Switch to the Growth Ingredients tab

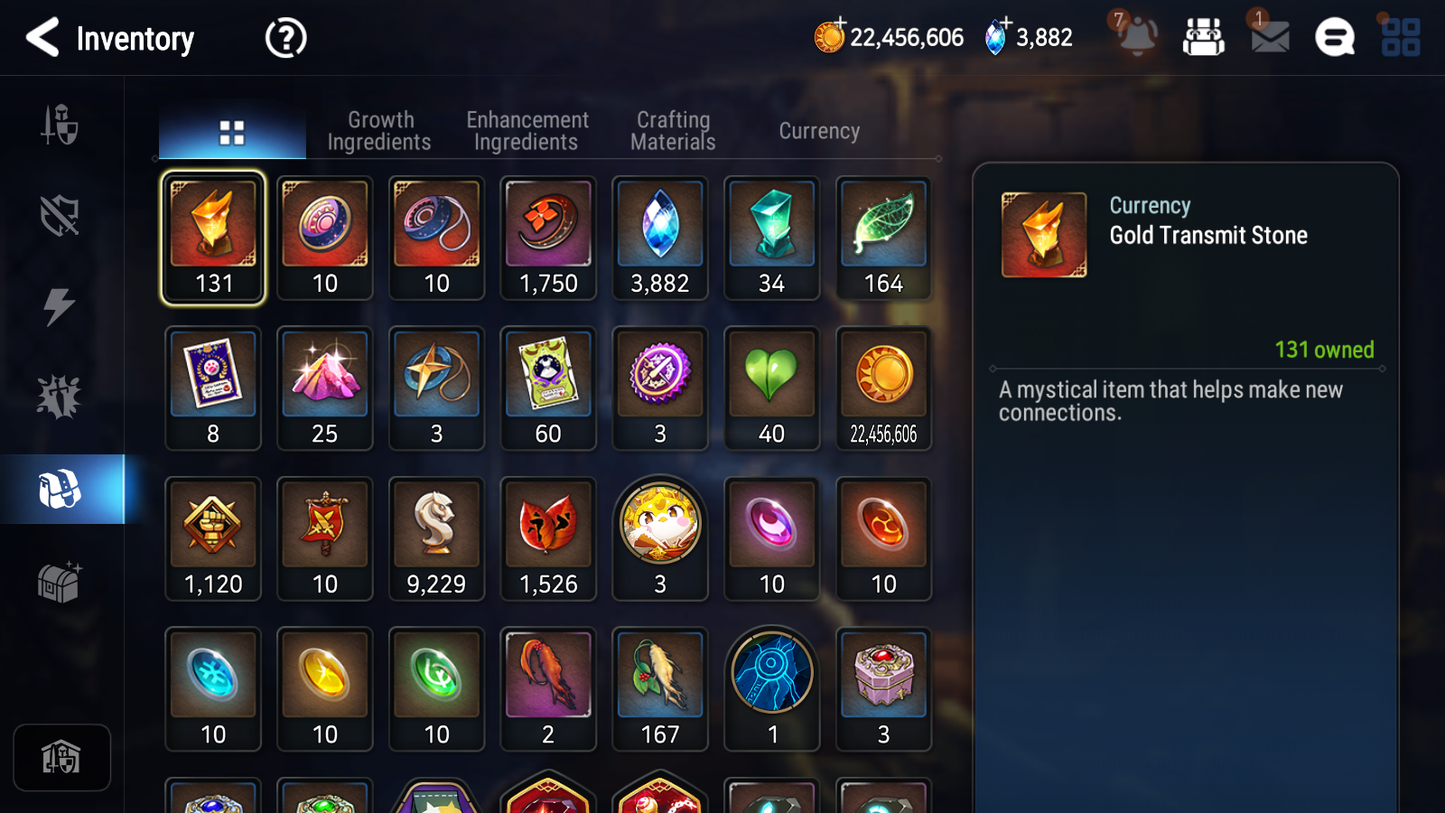(x=380, y=130)
